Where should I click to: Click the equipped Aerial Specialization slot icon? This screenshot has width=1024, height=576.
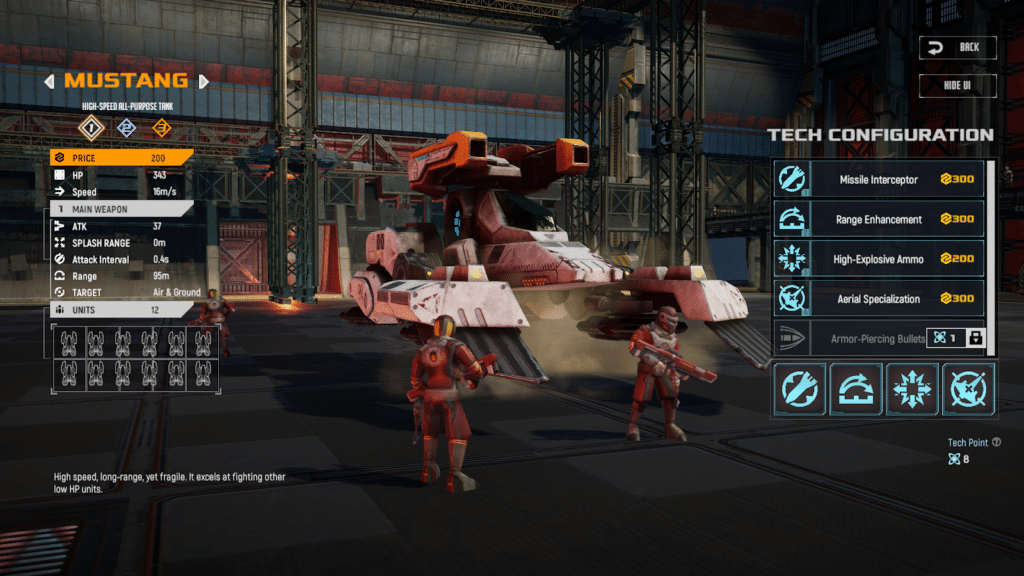click(x=969, y=388)
